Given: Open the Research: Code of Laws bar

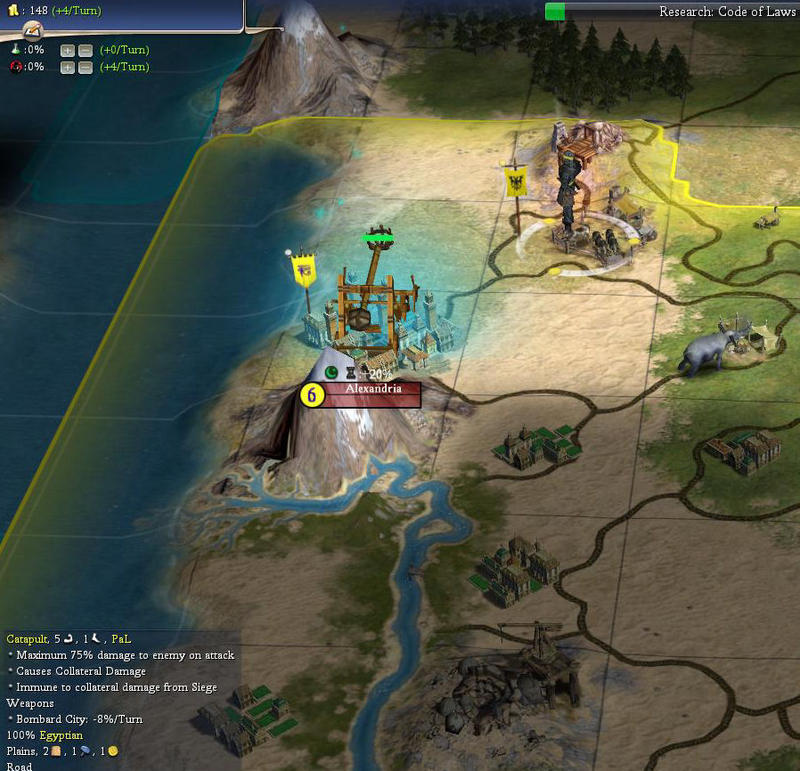Looking at the screenshot, I should [670, 11].
